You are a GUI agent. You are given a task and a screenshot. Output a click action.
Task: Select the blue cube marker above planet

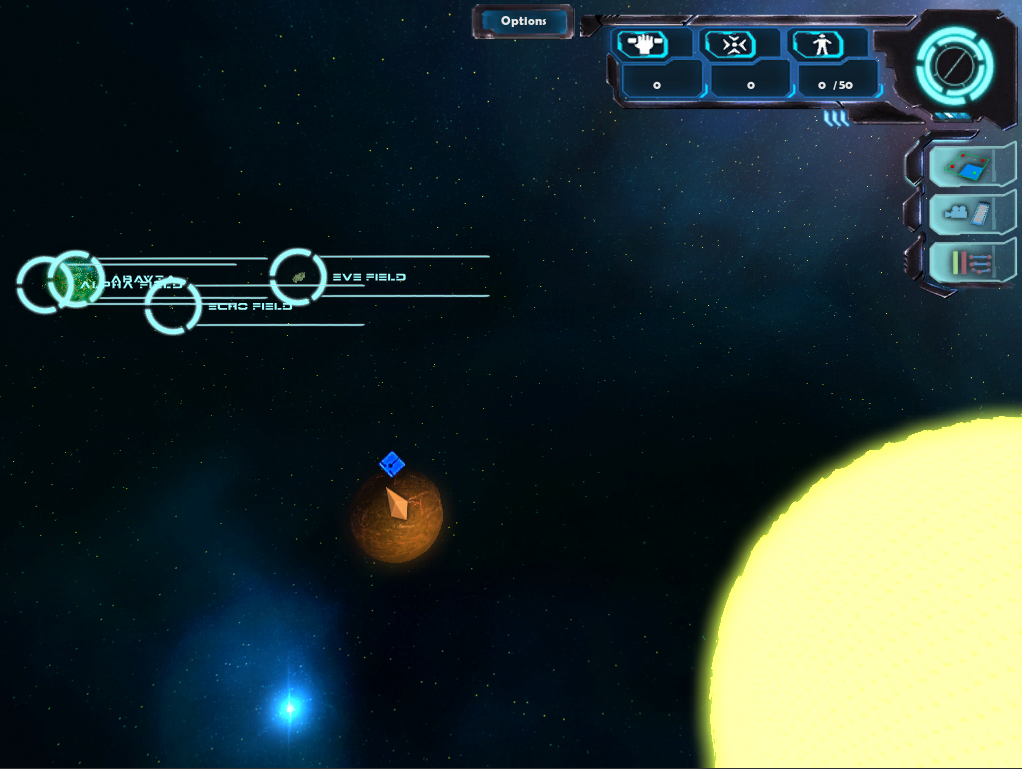tap(392, 464)
